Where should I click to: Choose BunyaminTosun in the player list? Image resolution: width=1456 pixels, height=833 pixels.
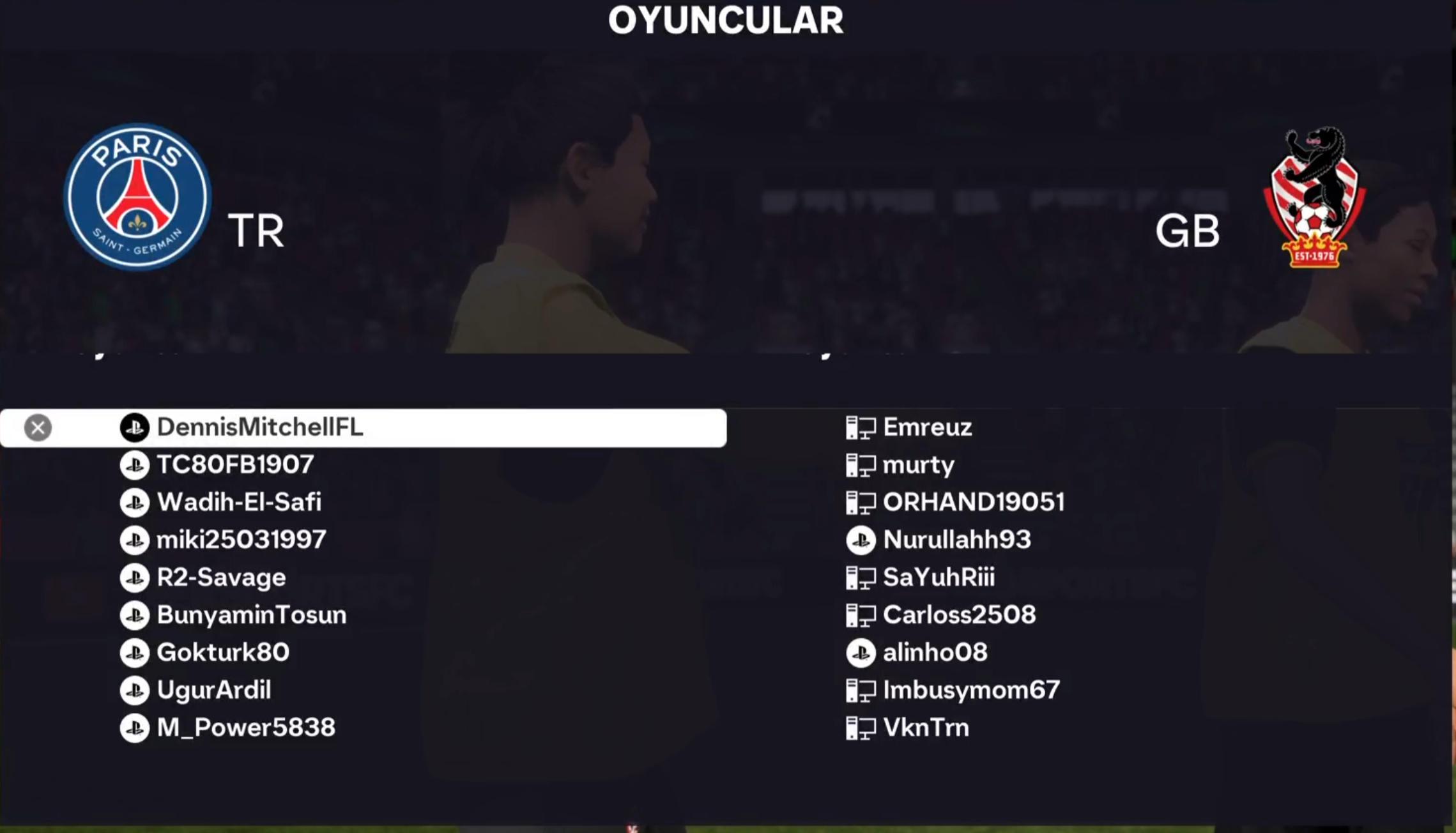coord(251,615)
